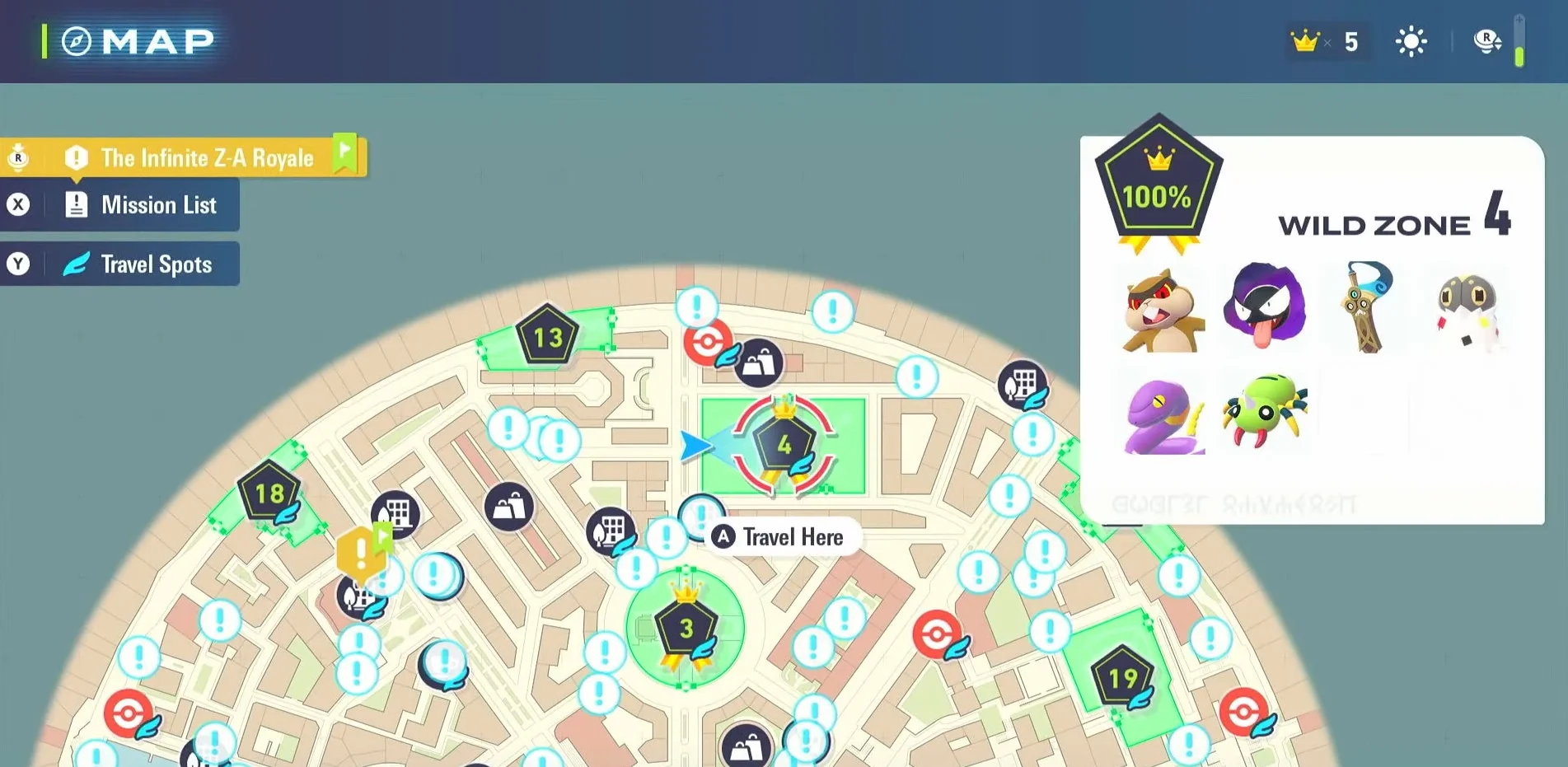This screenshot has height=767, width=1568.
Task: Collapse The Infinite Z-A Royale quest banner
Action: coord(207,157)
